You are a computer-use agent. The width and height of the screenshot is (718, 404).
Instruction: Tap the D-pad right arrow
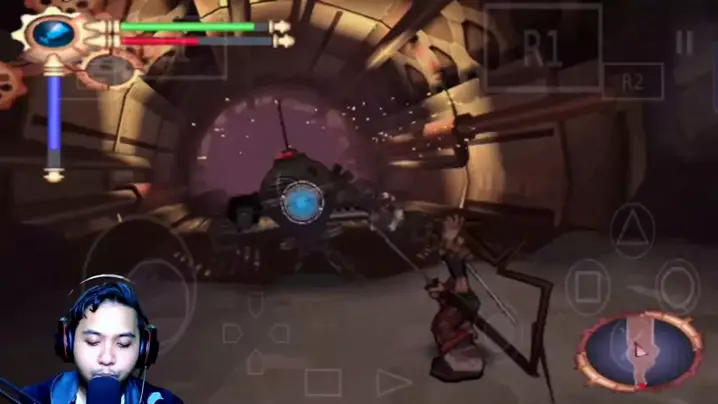[x=280, y=333]
